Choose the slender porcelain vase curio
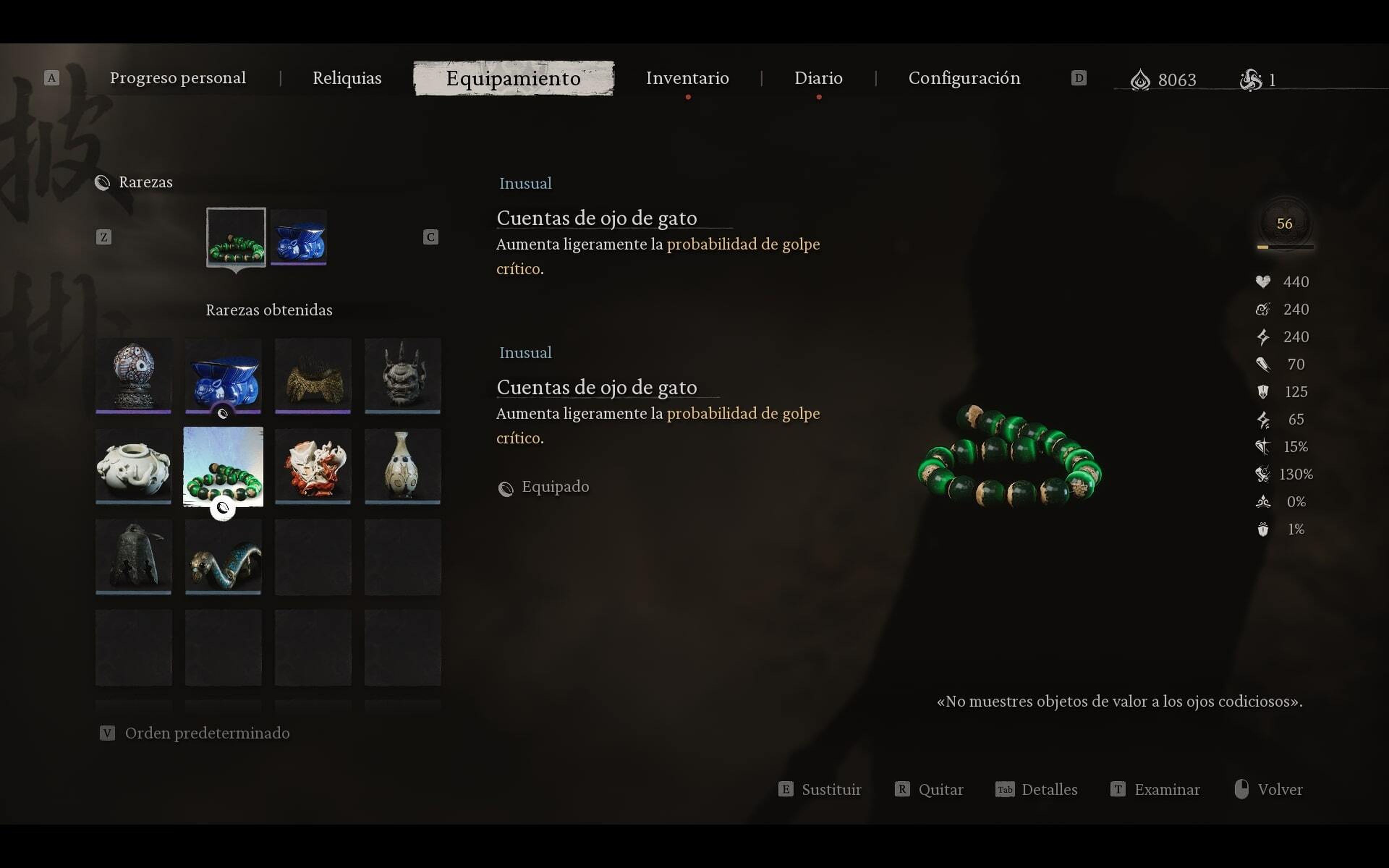Image resolution: width=1389 pixels, height=868 pixels. (402, 465)
